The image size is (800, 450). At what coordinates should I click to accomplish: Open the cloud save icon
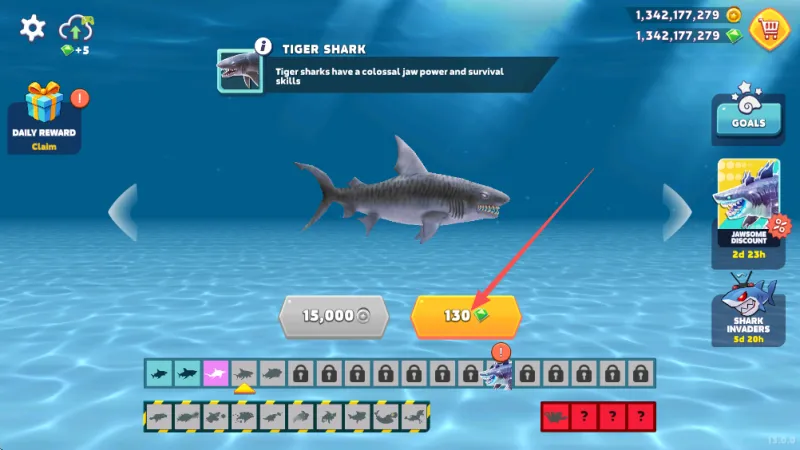pyautogui.click(x=76, y=30)
